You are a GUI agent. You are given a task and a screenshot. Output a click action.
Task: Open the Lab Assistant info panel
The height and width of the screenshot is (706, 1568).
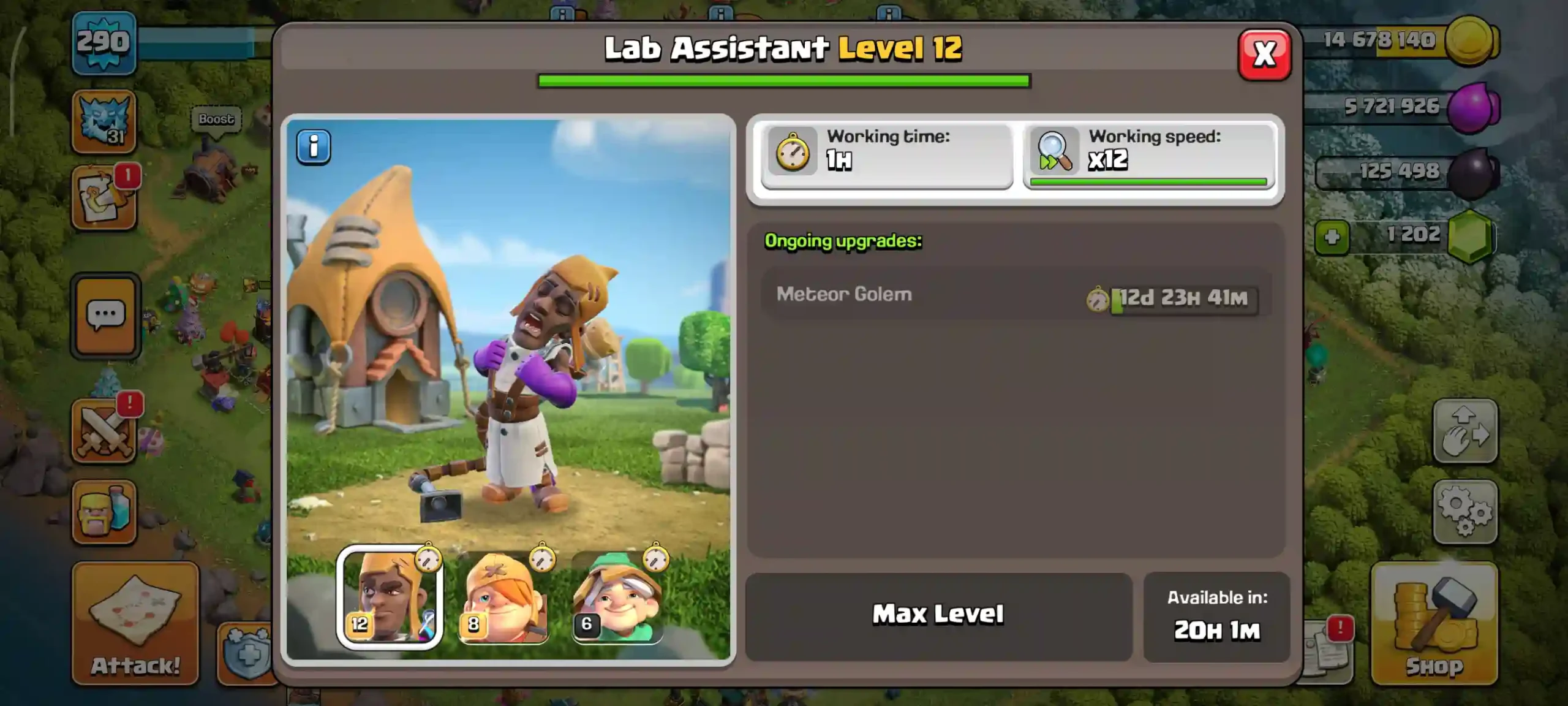[x=314, y=146]
